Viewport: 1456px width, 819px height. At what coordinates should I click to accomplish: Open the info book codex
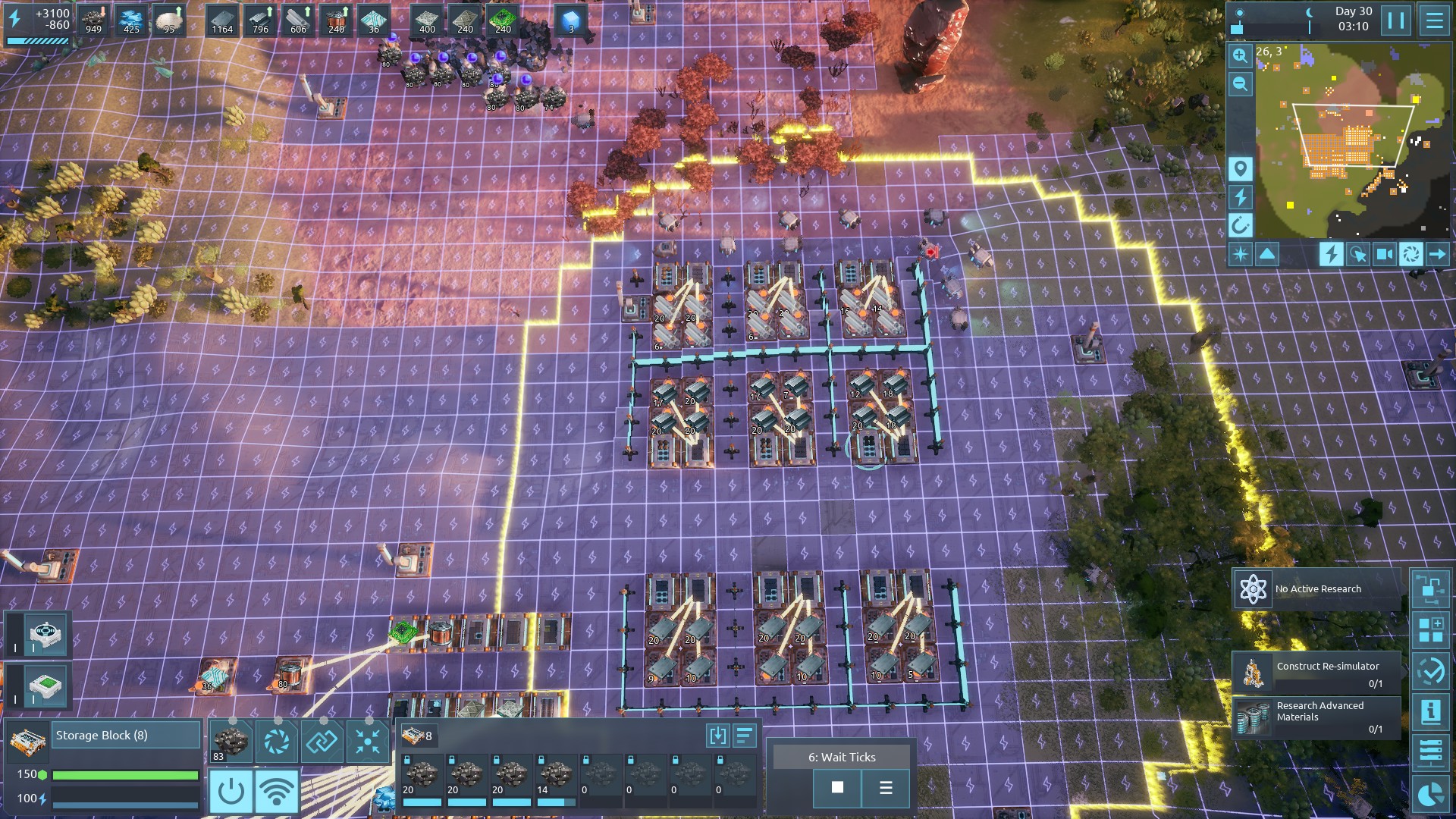(x=1430, y=712)
